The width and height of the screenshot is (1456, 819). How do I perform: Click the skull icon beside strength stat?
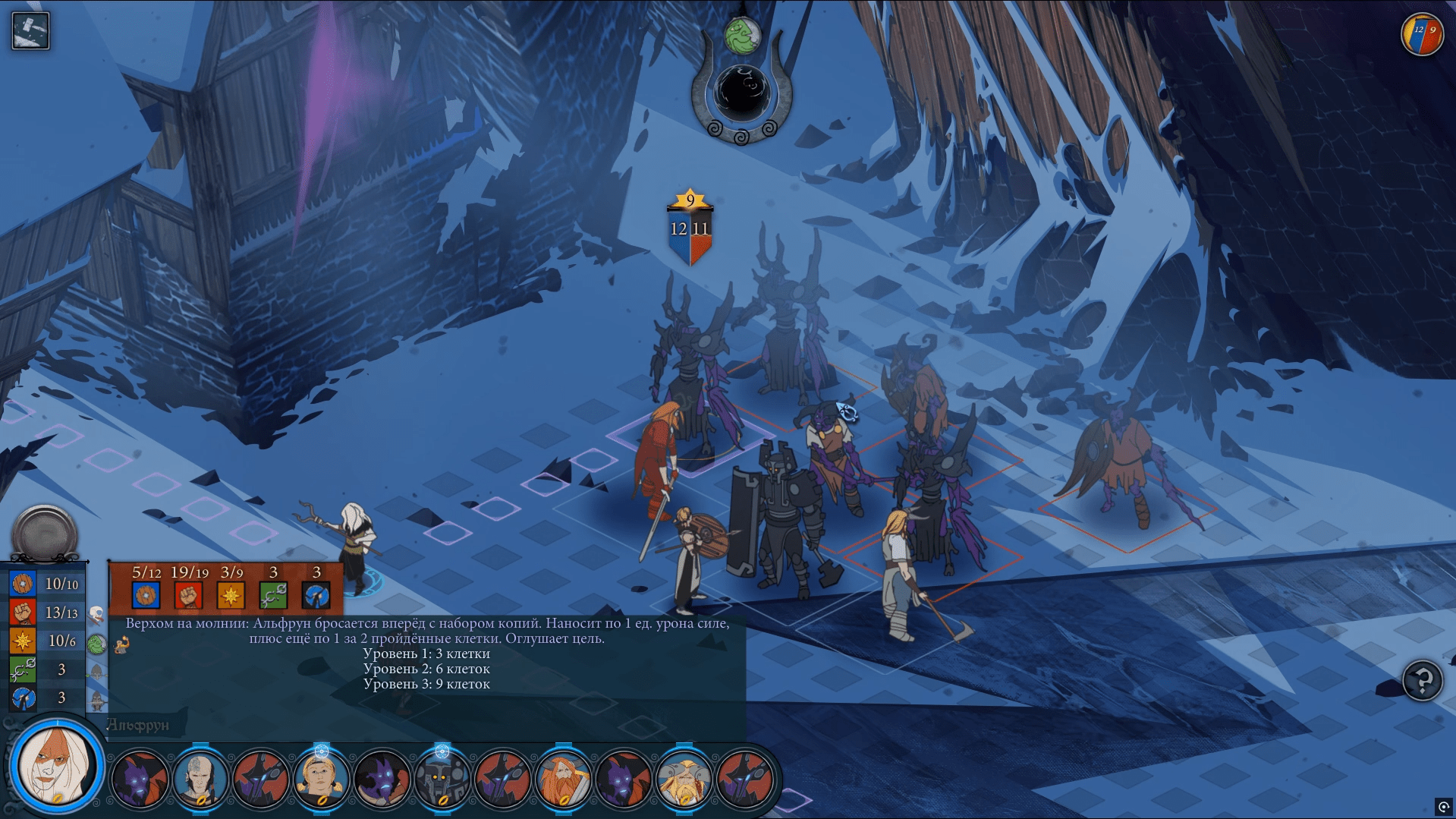pos(96,613)
